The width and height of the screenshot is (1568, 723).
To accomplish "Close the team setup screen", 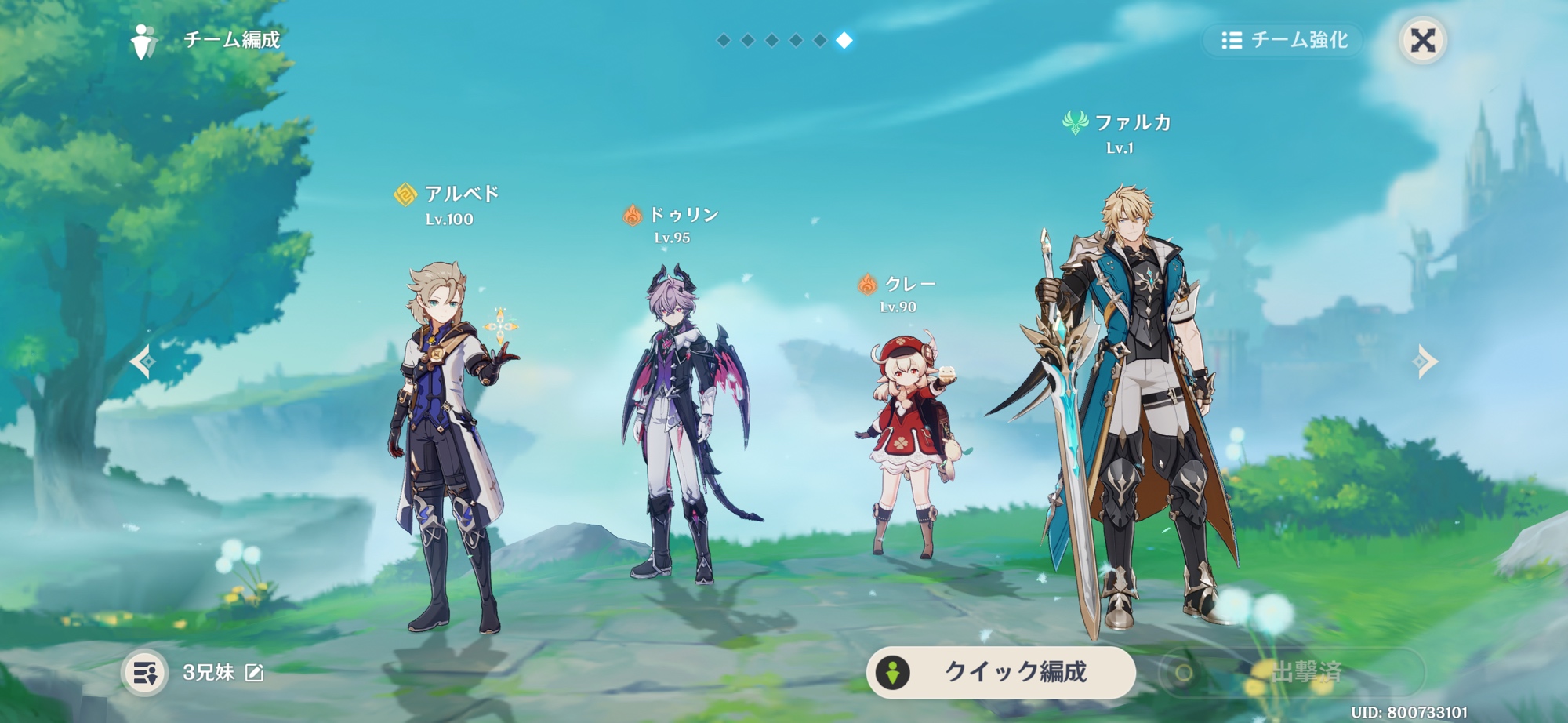I will [1422, 40].
